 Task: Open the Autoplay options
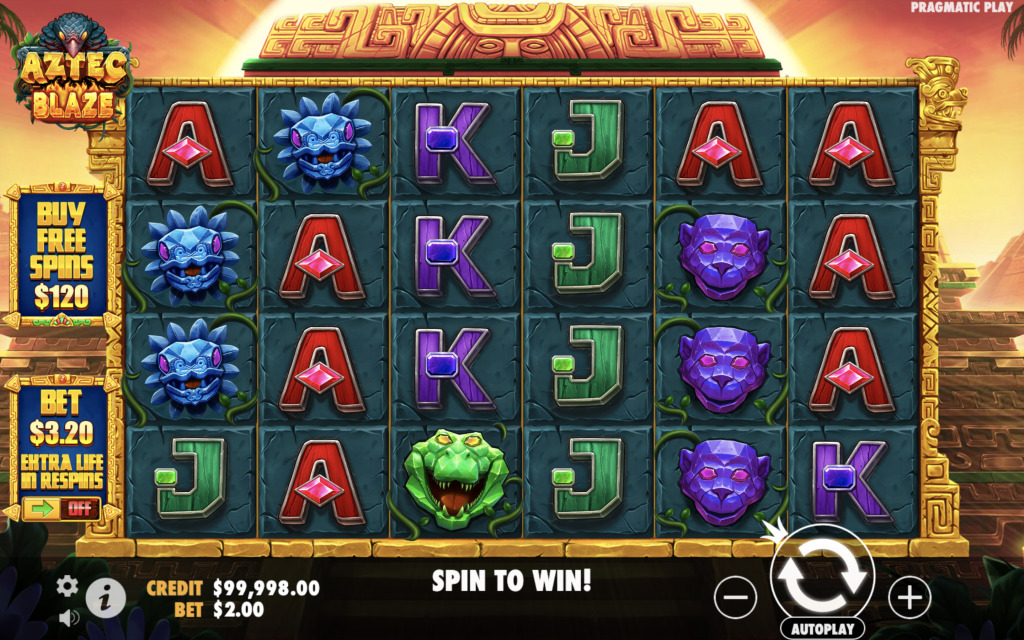coord(823,631)
